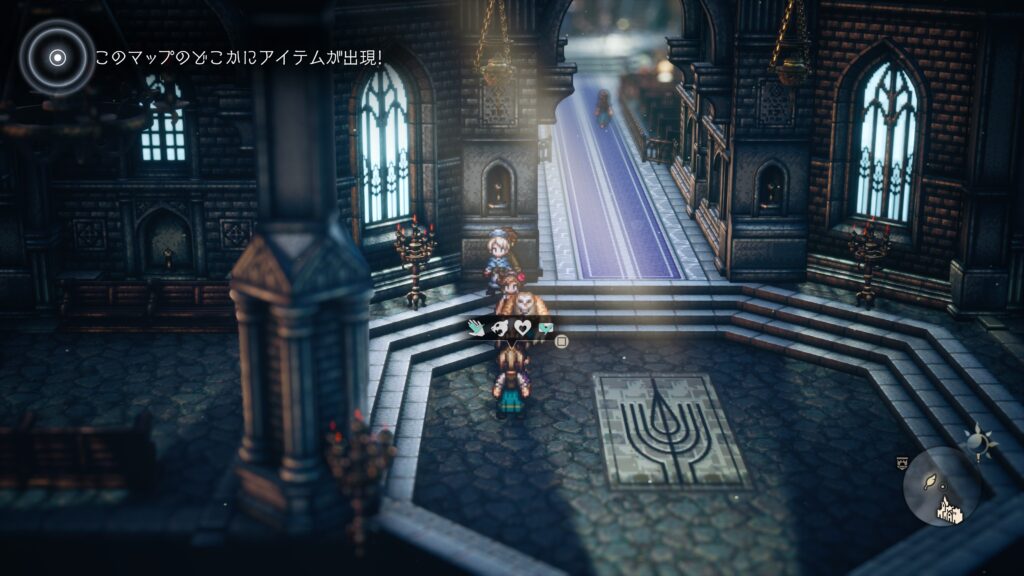
Task: Toggle the sun day-night indicator
Action: [x=975, y=440]
